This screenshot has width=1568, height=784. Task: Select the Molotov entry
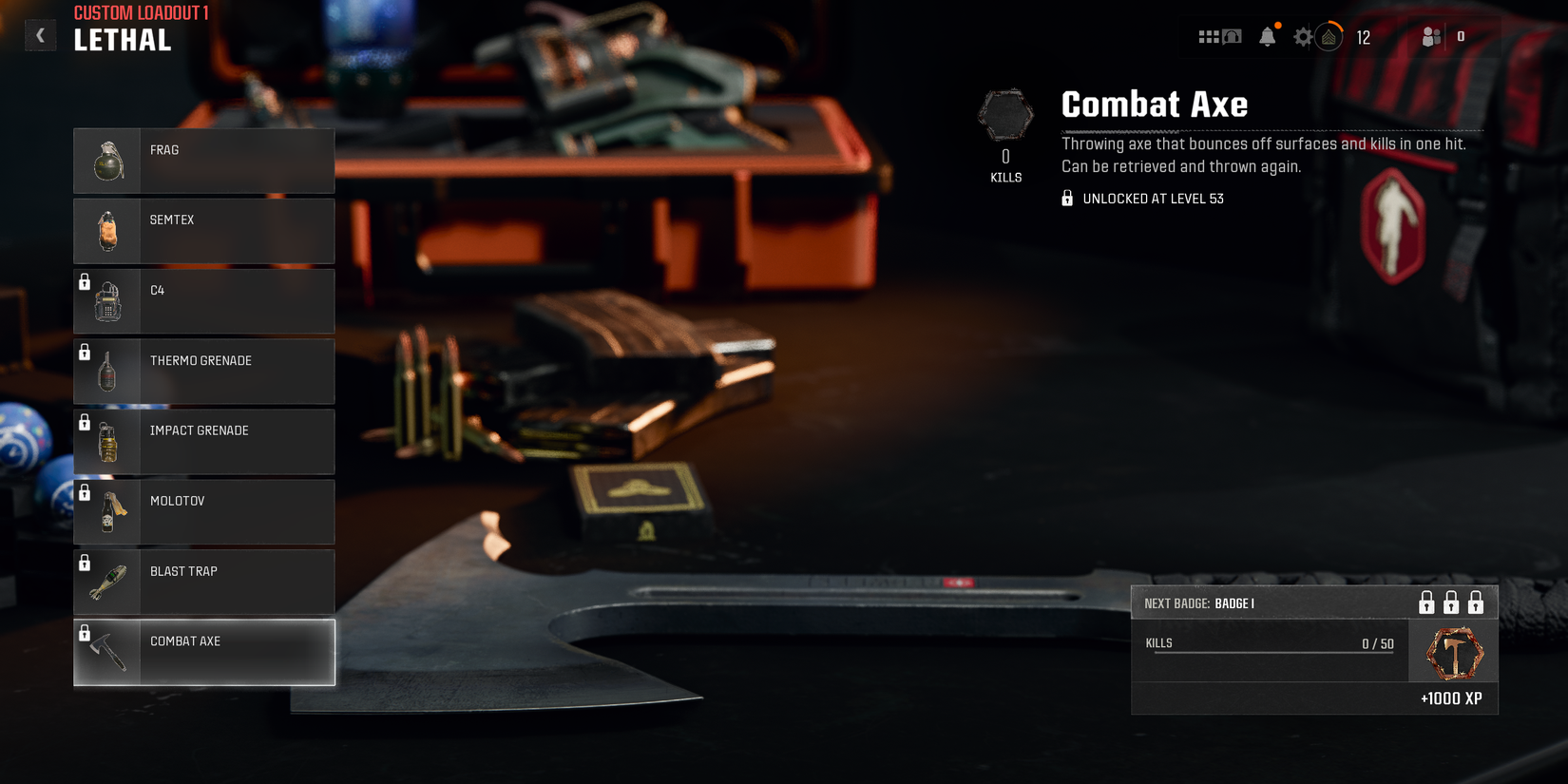coord(203,511)
